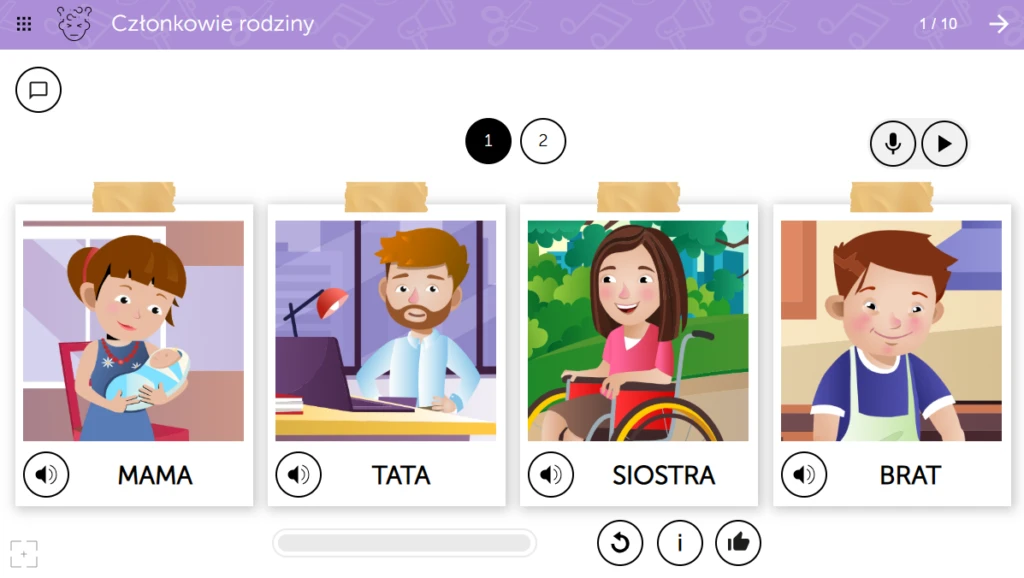
Task: Click the play button beside the microphone
Action: (944, 144)
